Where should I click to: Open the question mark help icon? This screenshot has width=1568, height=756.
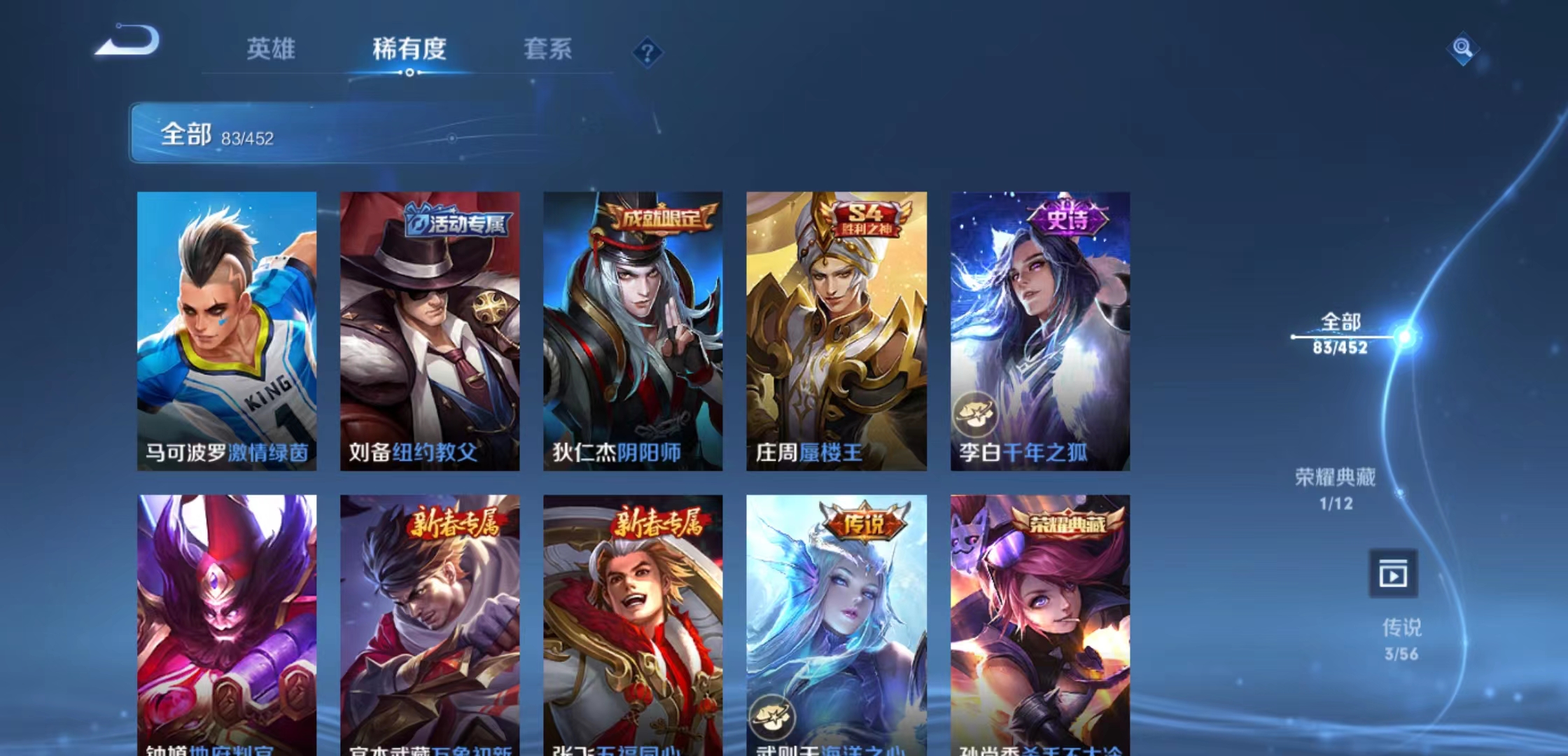(x=647, y=52)
